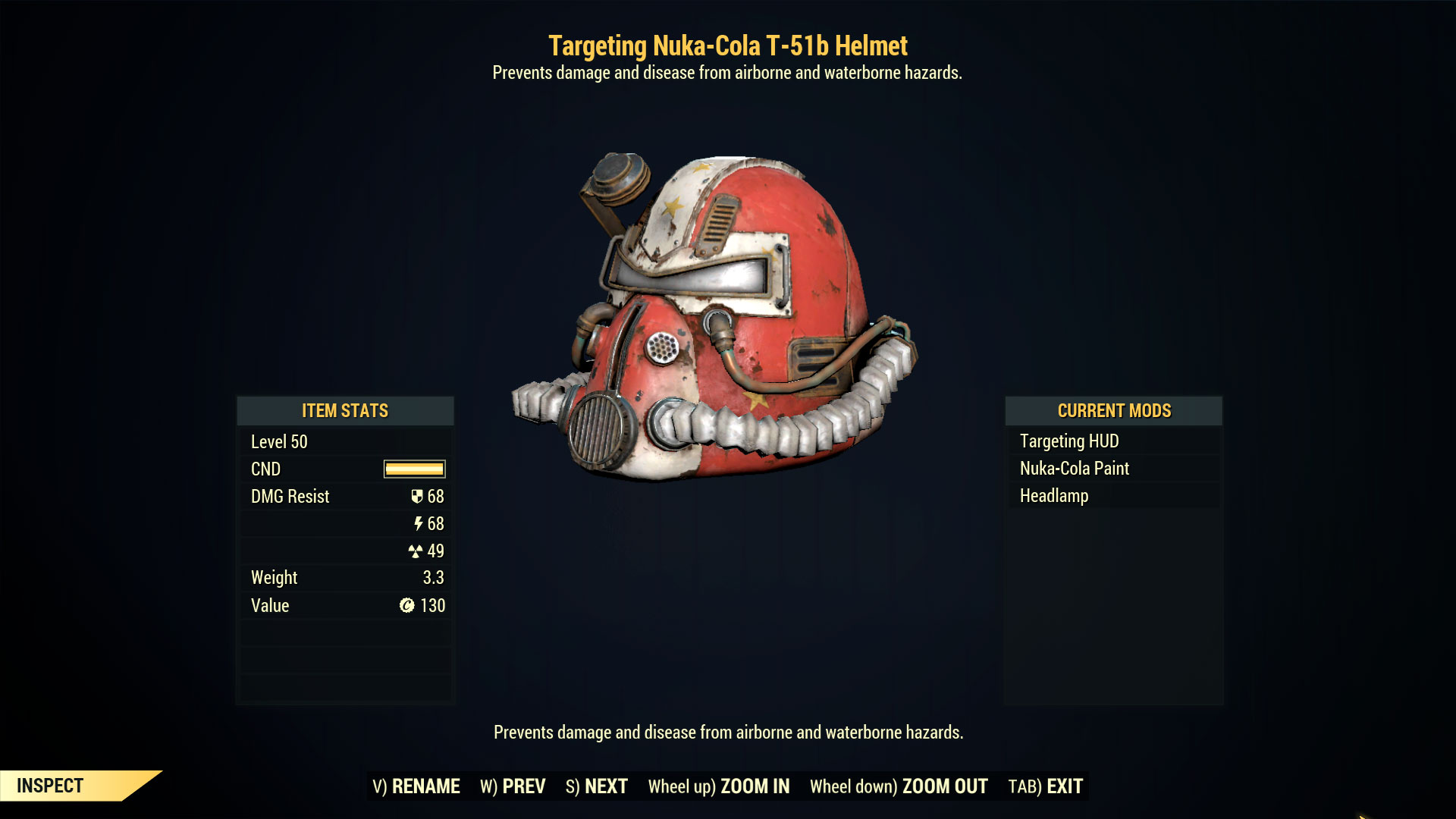This screenshot has height=819, width=1456.
Task: Expand the CURRENT MODS panel header
Action: [1113, 411]
